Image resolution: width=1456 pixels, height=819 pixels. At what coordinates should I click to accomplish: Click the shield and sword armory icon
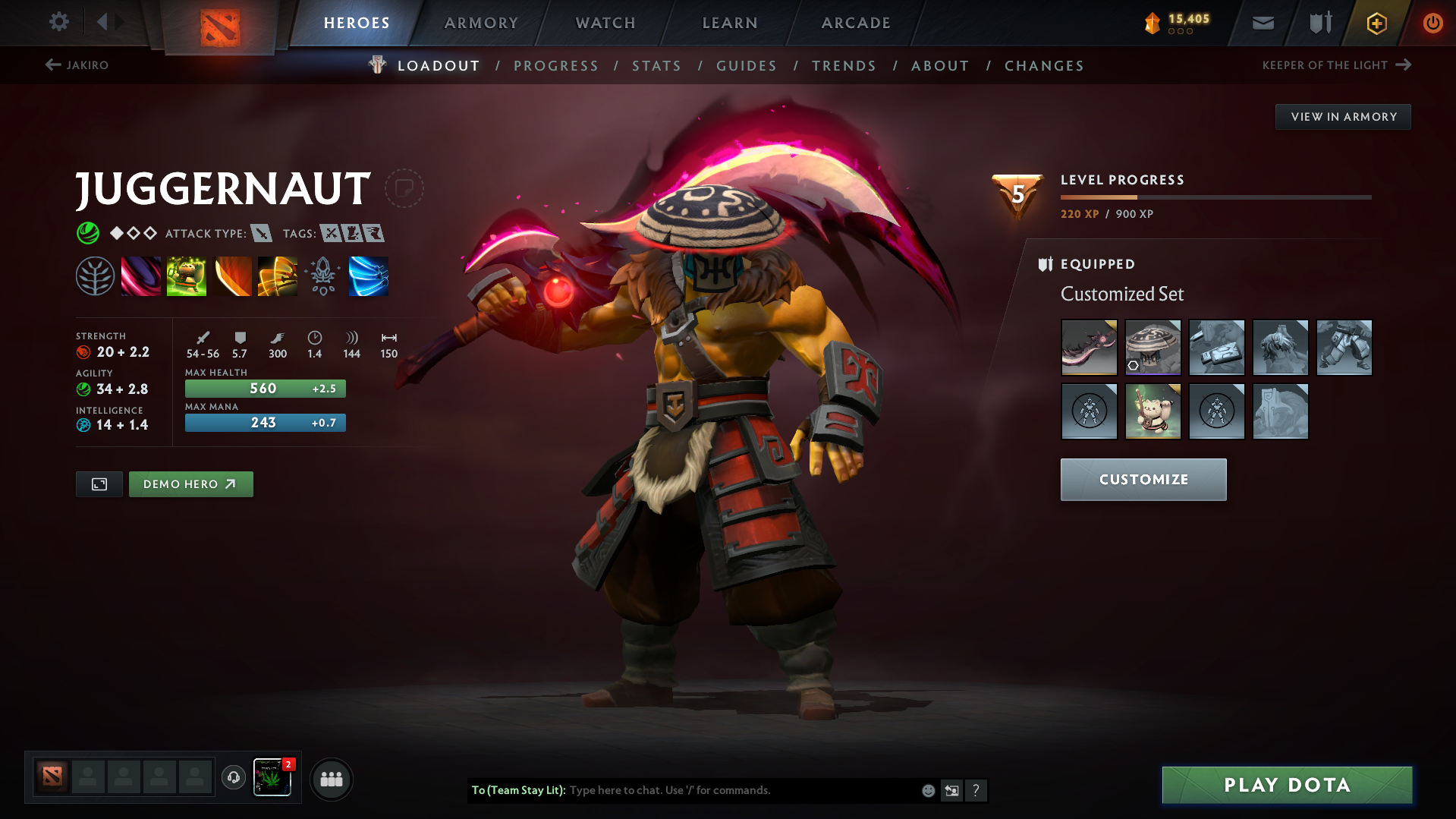click(x=1319, y=23)
